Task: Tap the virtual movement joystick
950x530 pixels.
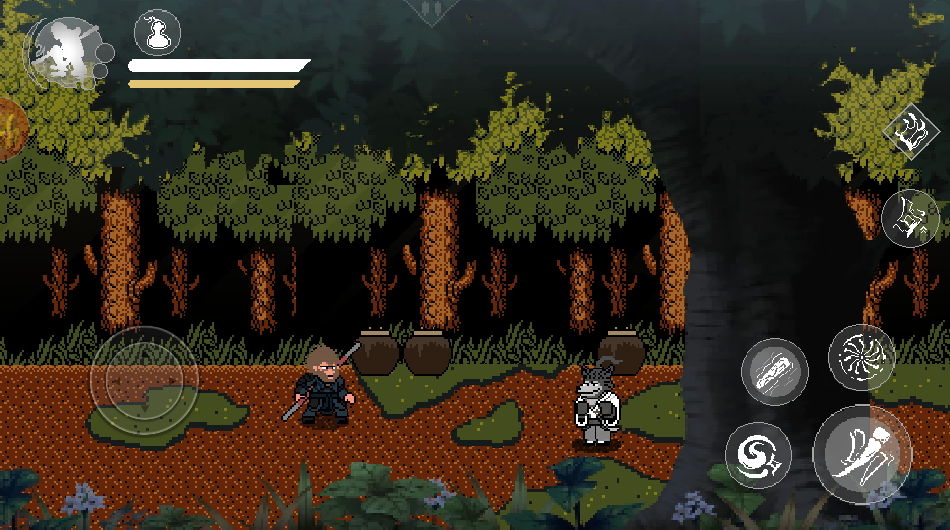Action: [x=144, y=377]
